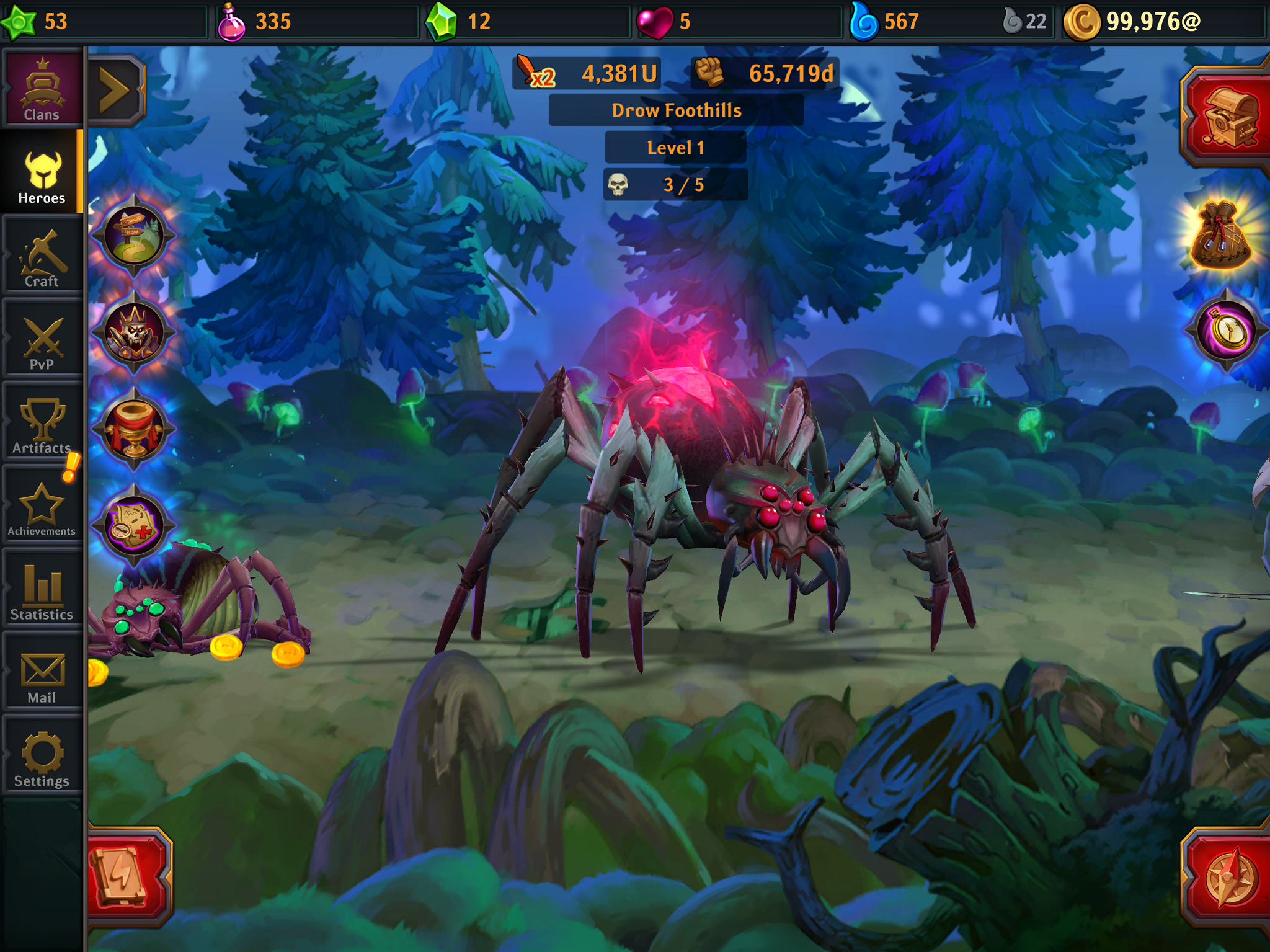
Task: Select the skull king boss icon
Action: pos(134,333)
